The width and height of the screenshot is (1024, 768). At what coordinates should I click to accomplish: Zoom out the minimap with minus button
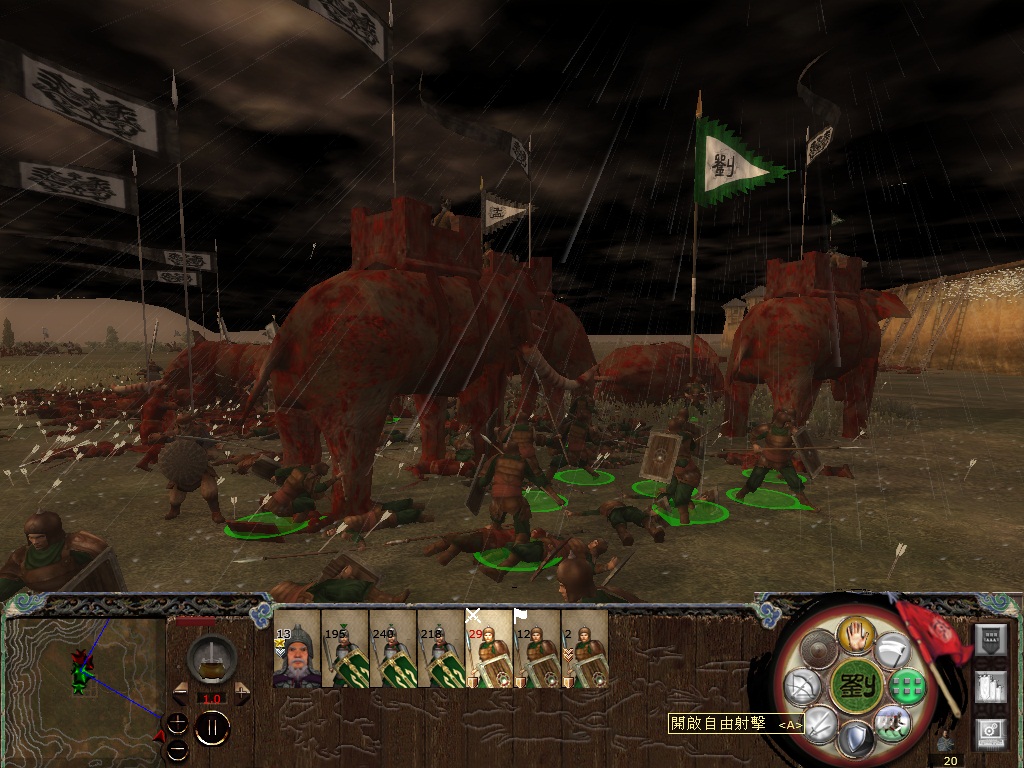click(177, 748)
